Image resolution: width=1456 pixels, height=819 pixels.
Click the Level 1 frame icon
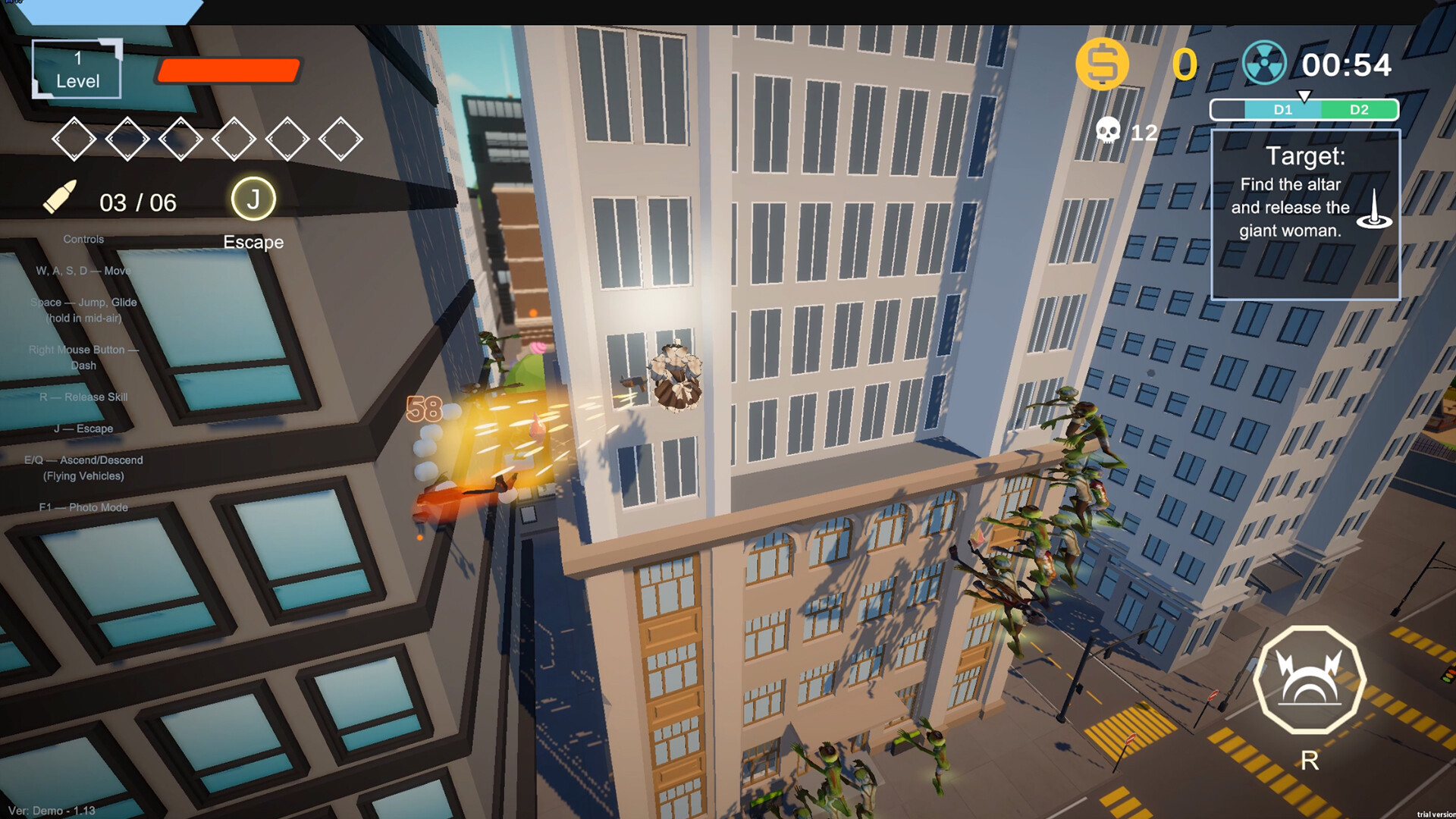click(x=76, y=68)
